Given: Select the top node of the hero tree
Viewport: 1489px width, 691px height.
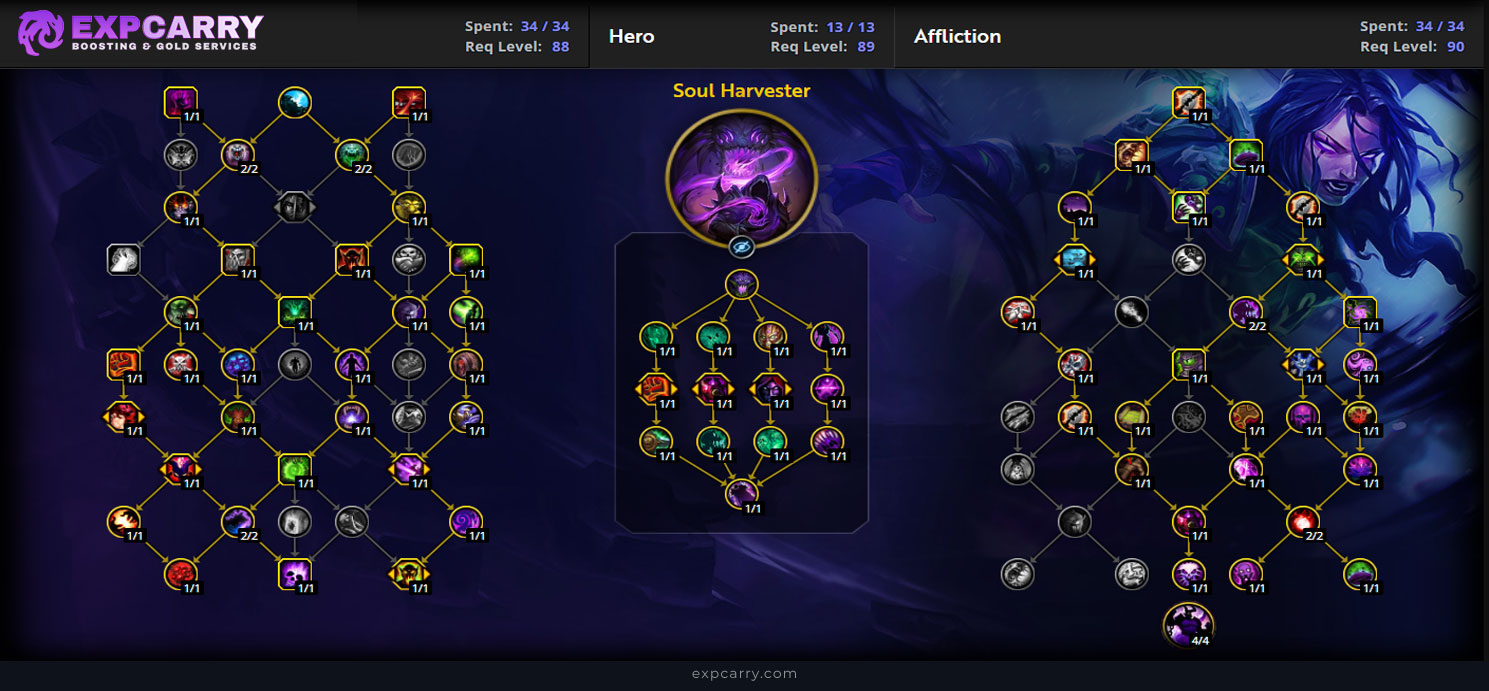Looking at the screenshot, I should (741, 284).
